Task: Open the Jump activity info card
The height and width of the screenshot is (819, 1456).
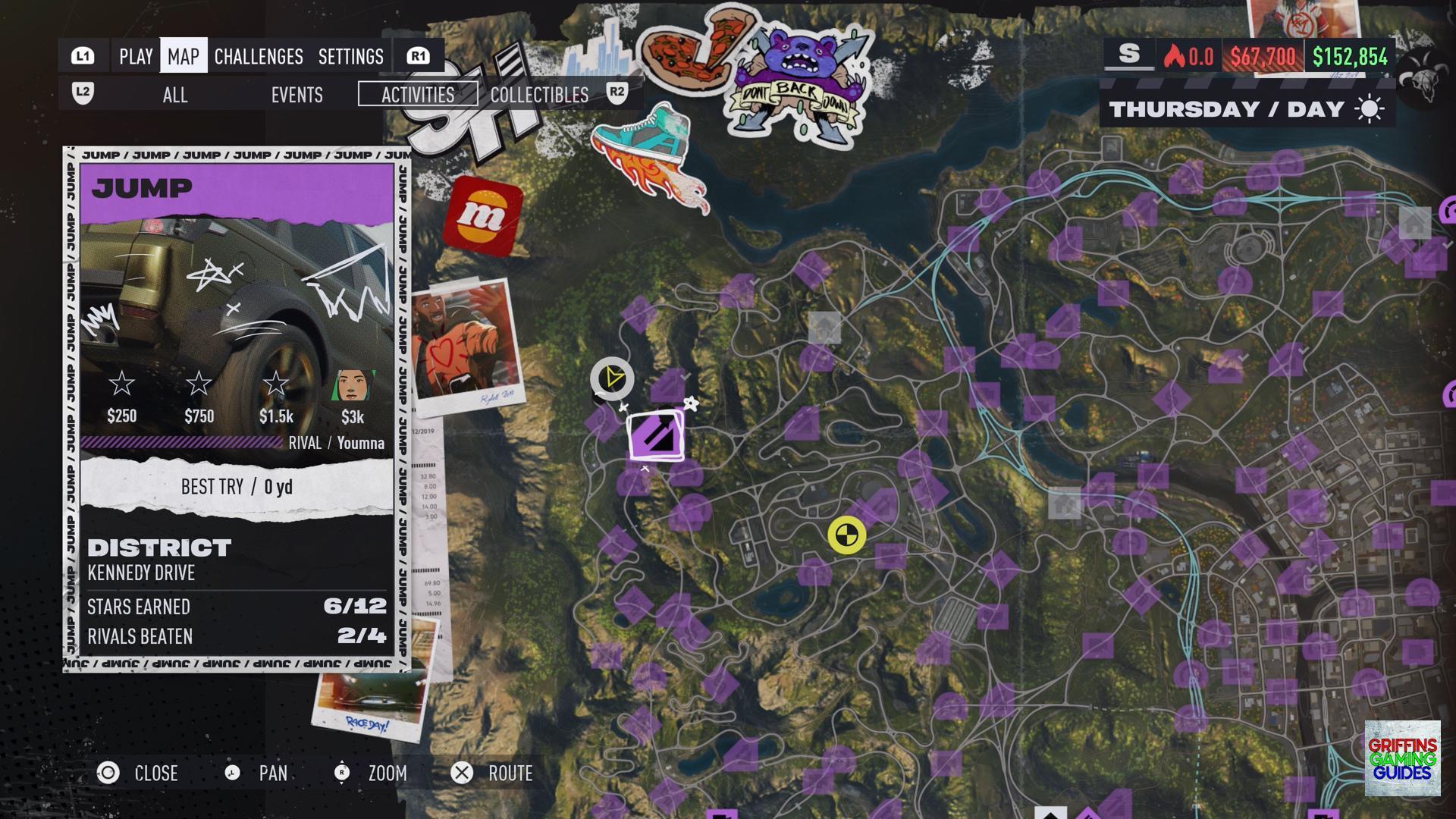Action: [237, 409]
